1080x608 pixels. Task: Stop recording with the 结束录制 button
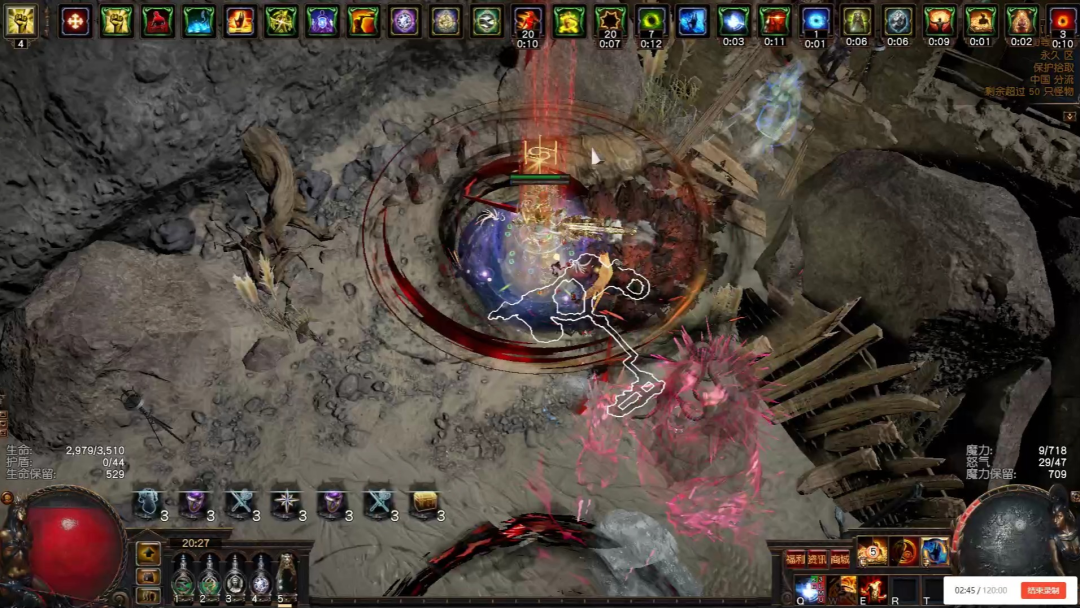(1041, 590)
